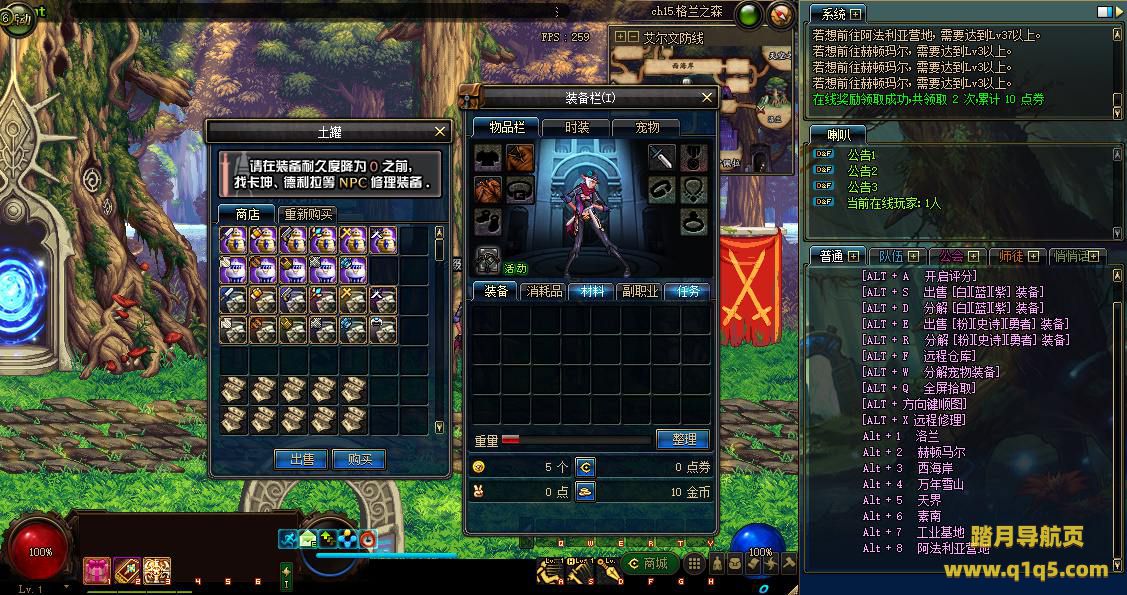Open the 时装 costume tab

pos(577,127)
